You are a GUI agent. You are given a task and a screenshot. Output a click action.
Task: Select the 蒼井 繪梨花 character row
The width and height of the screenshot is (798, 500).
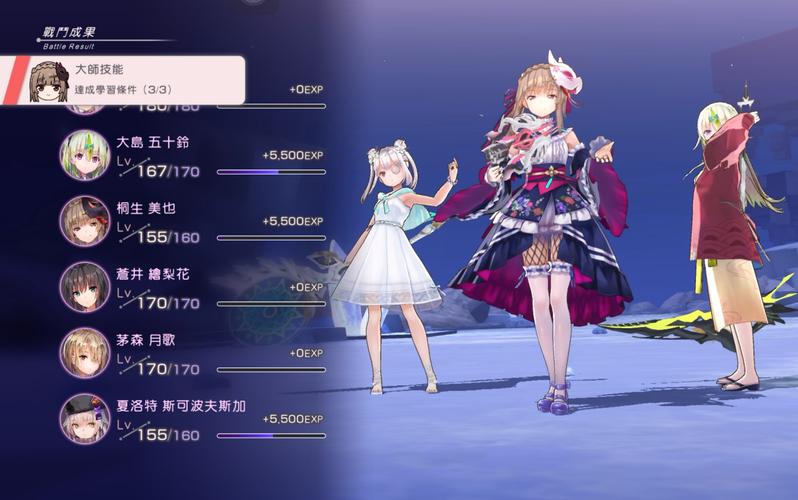(x=190, y=287)
